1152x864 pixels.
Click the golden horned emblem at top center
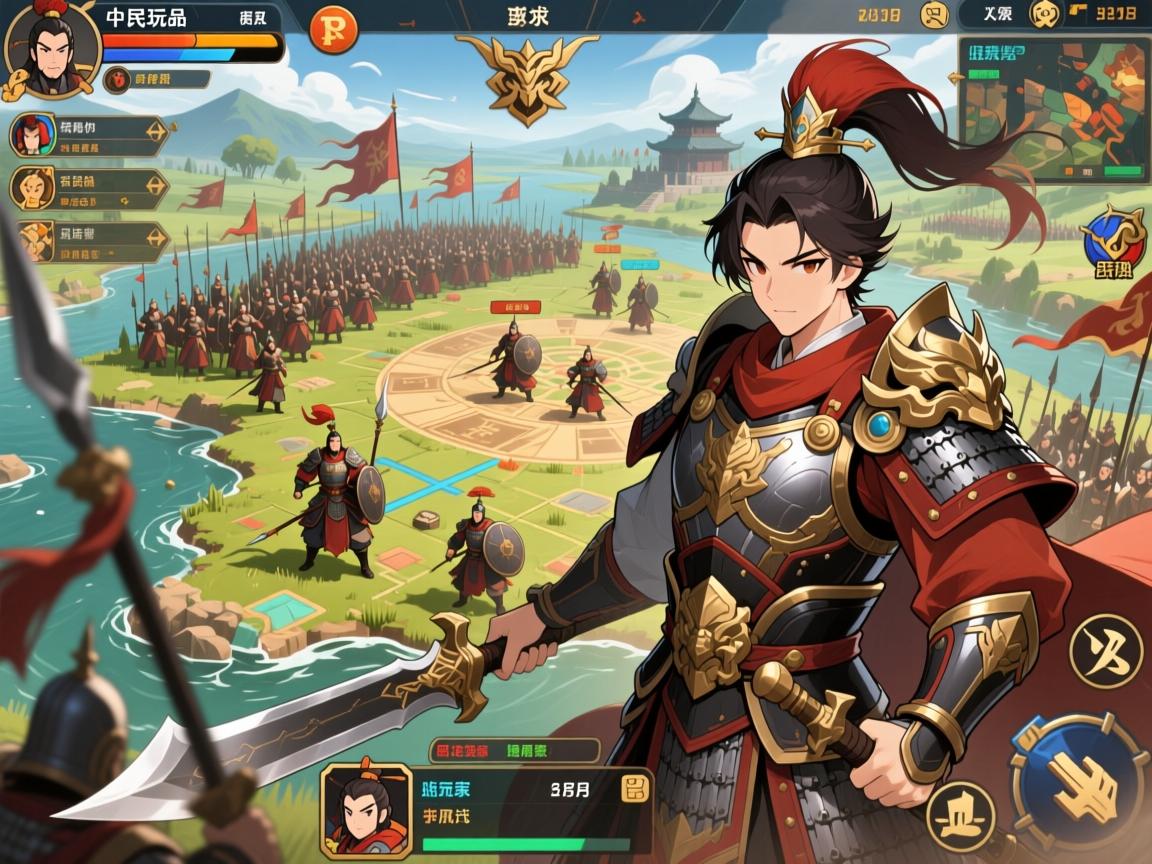[x=527, y=75]
